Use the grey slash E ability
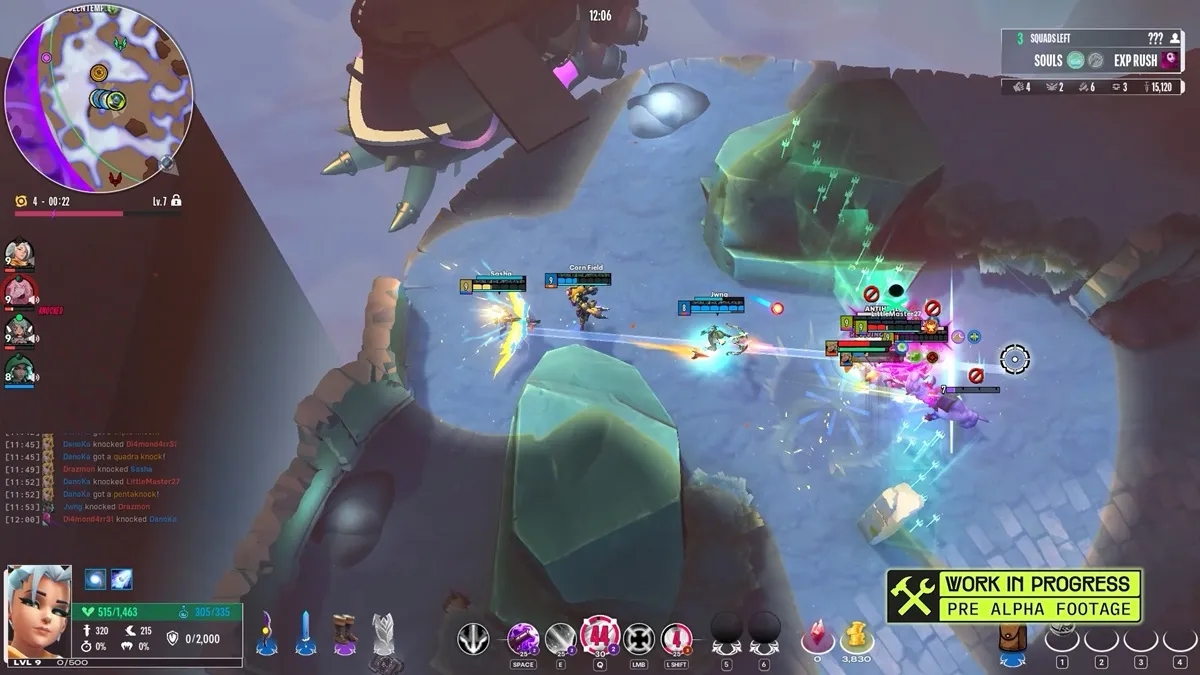1200x675 pixels. (x=561, y=638)
